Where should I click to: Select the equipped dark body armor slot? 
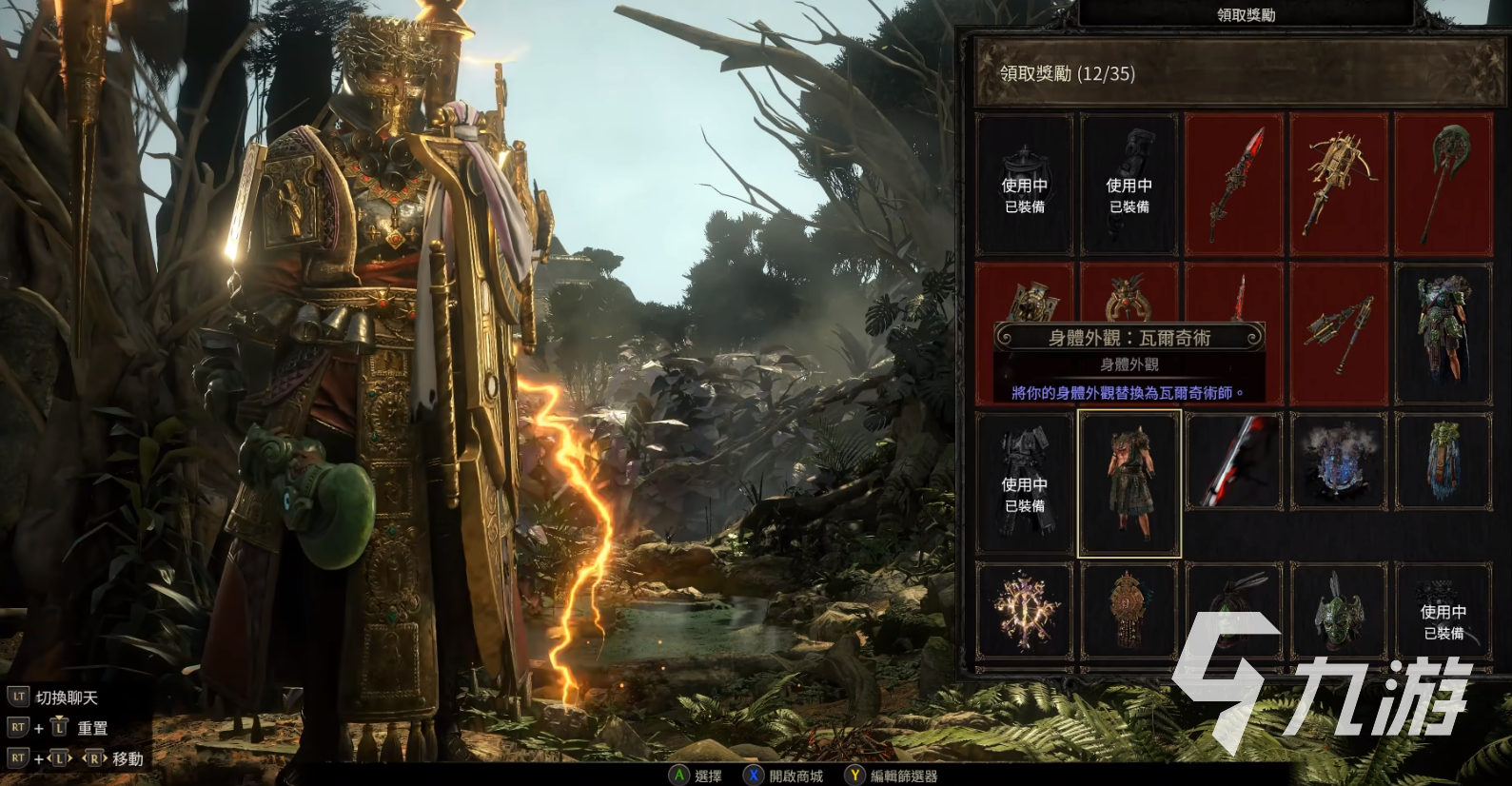[x=1025, y=483]
